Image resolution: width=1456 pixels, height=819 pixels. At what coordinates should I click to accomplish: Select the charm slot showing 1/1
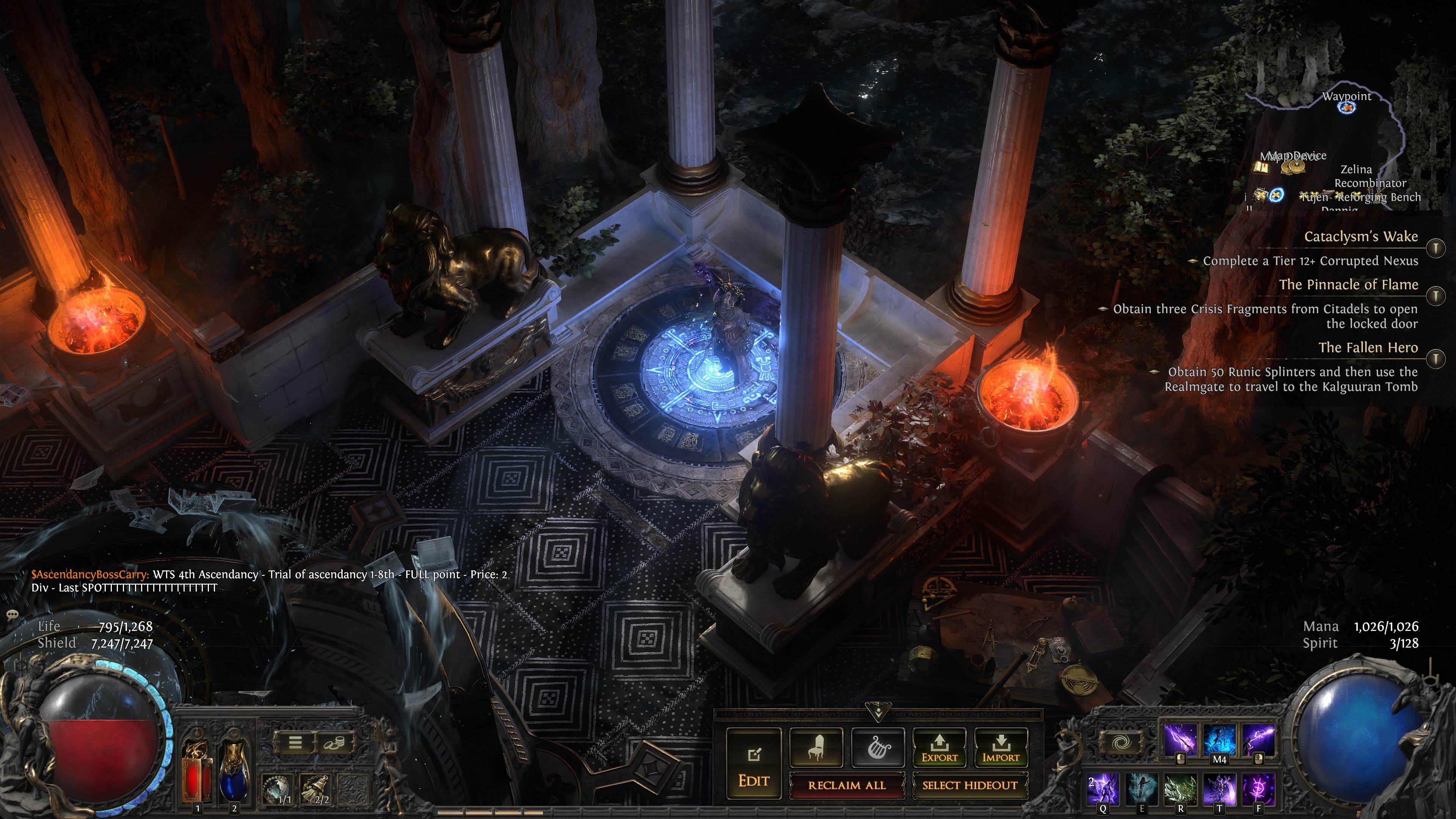click(x=277, y=789)
